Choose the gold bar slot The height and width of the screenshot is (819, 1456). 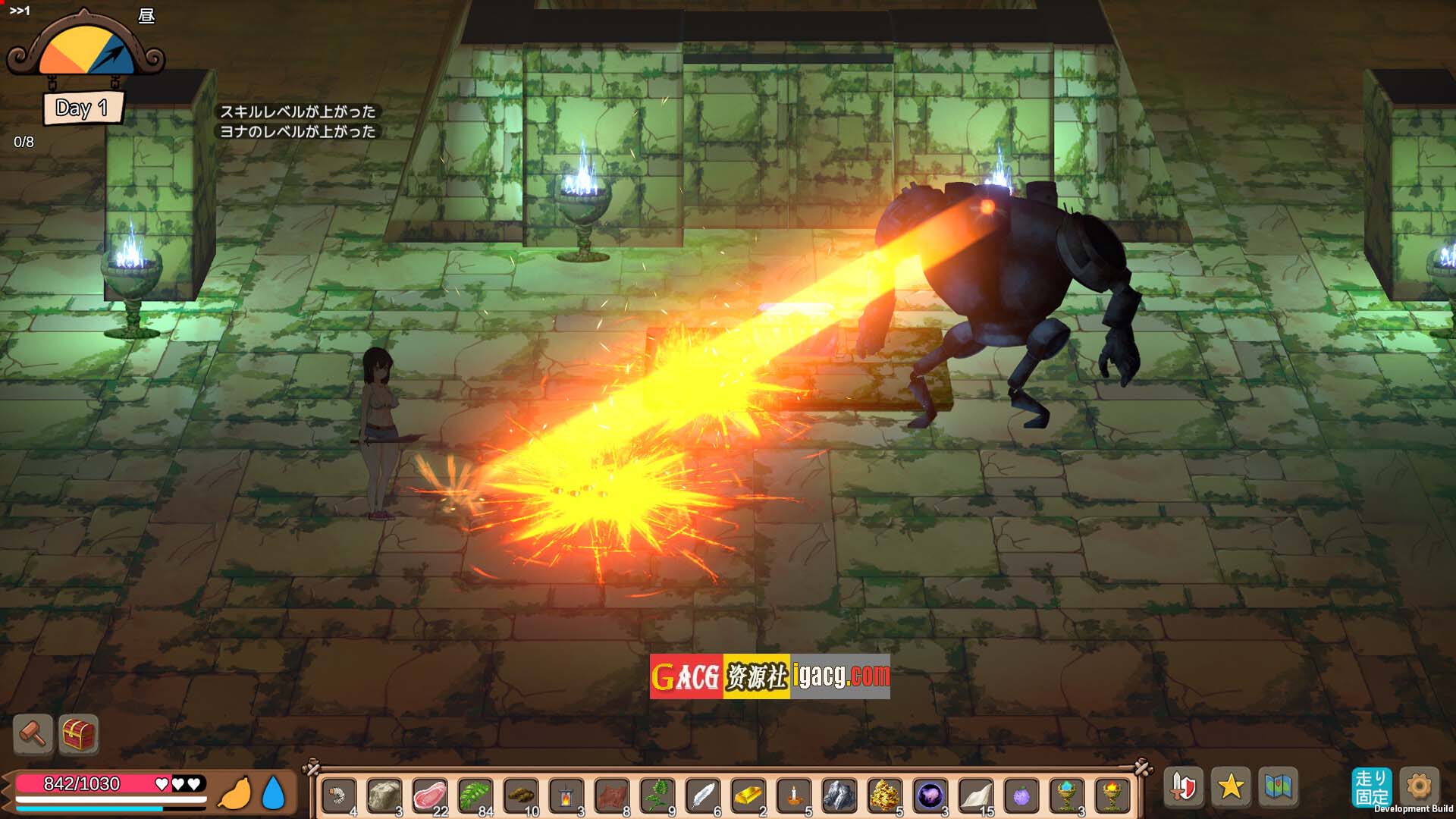point(748,795)
